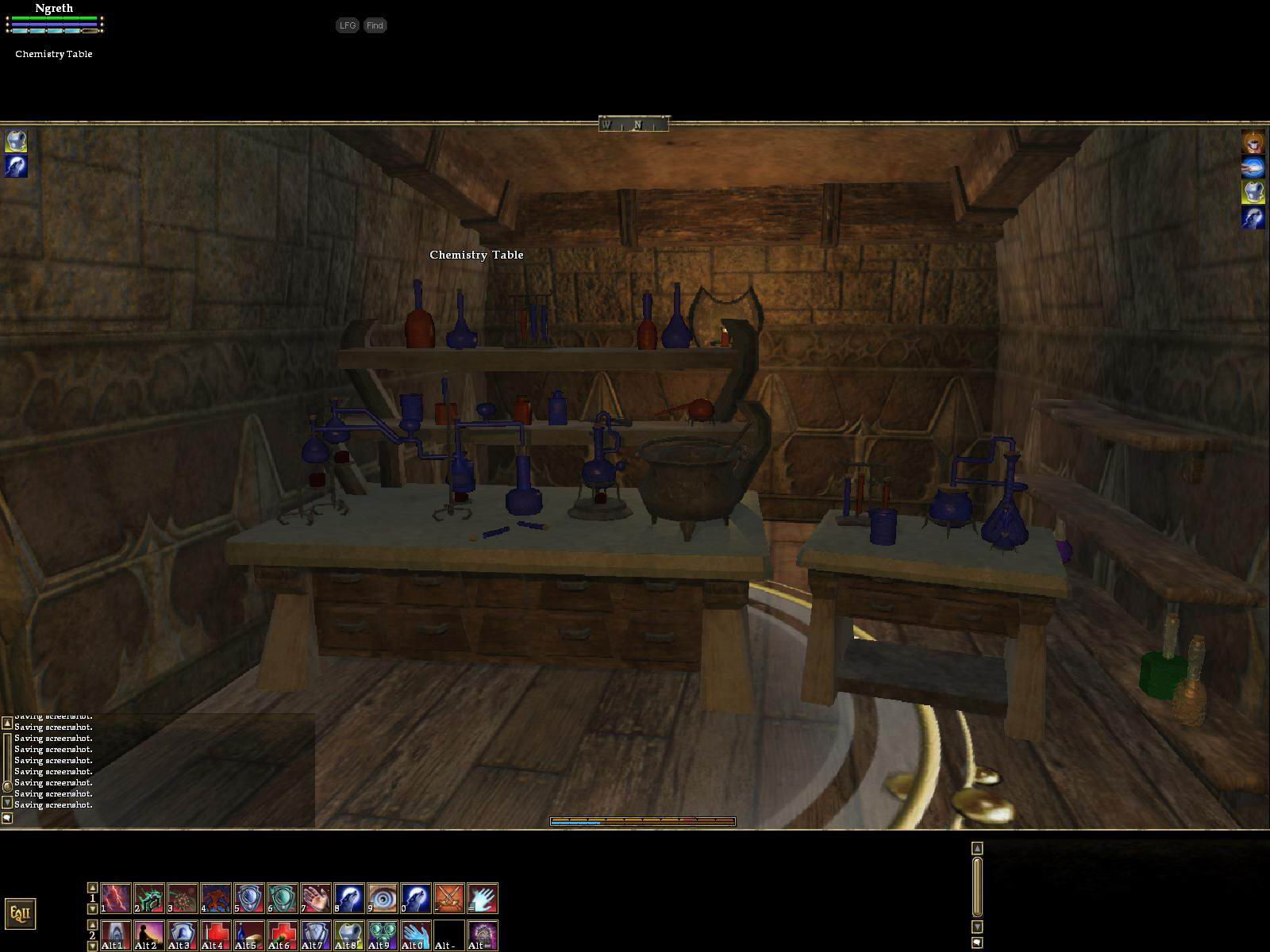This screenshot has width=1270, height=952.
Task: Activate the meditating silhouette ability at Alt 2
Action: 149,935
